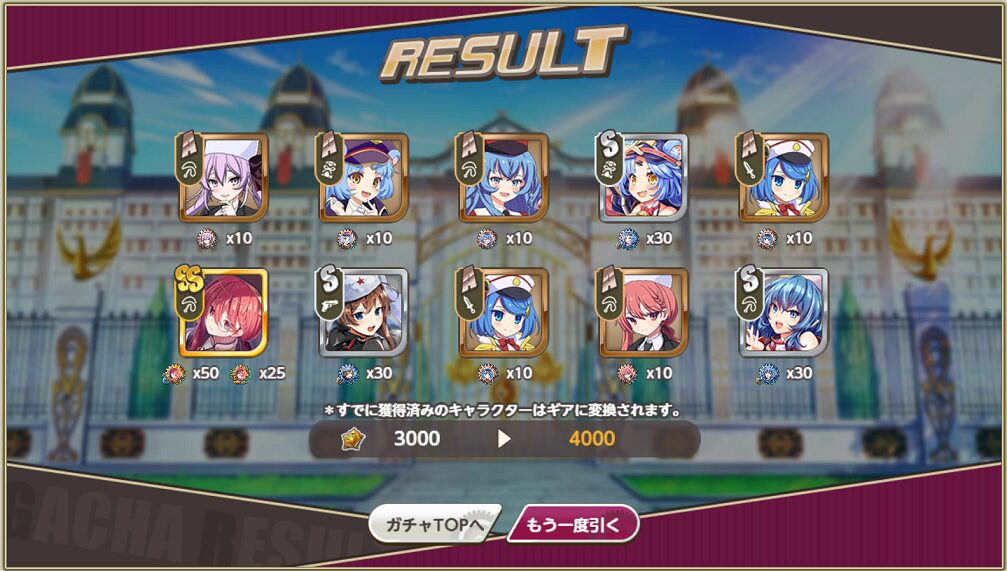Inspect the blue-haired girl wearing black hat

pos(504,177)
